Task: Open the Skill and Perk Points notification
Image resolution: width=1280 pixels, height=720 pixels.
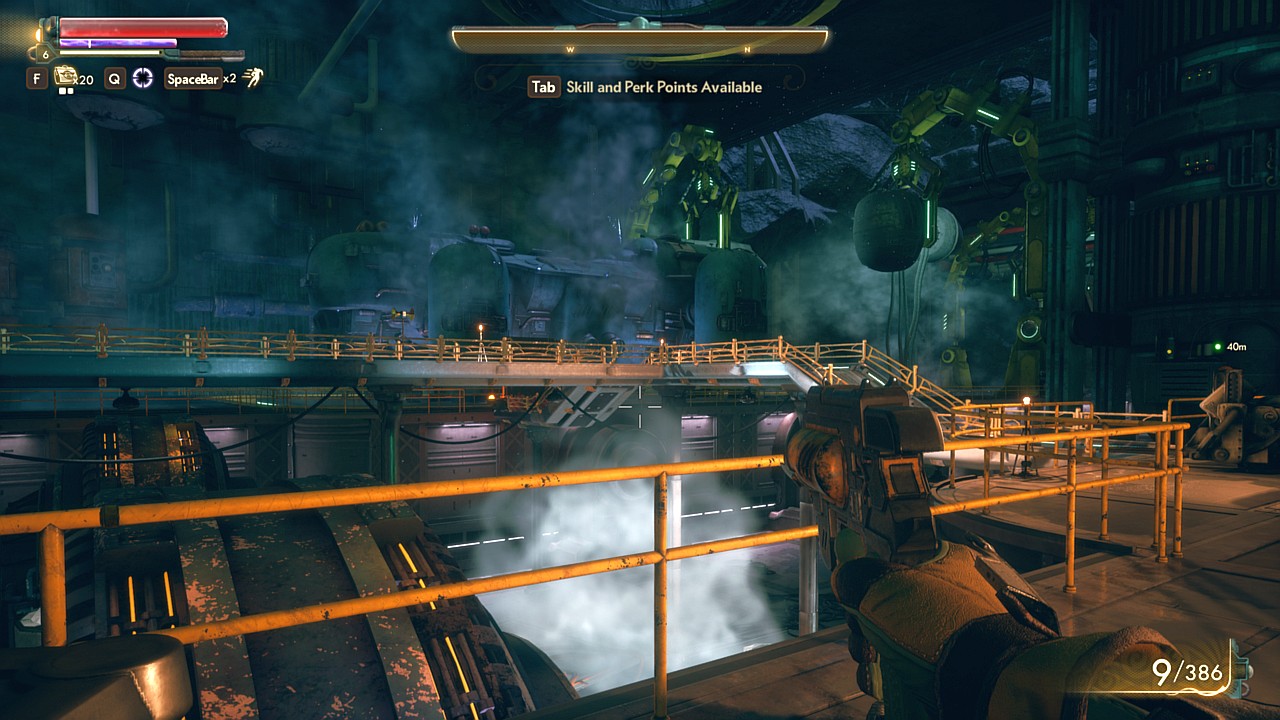Action: [x=646, y=87]
